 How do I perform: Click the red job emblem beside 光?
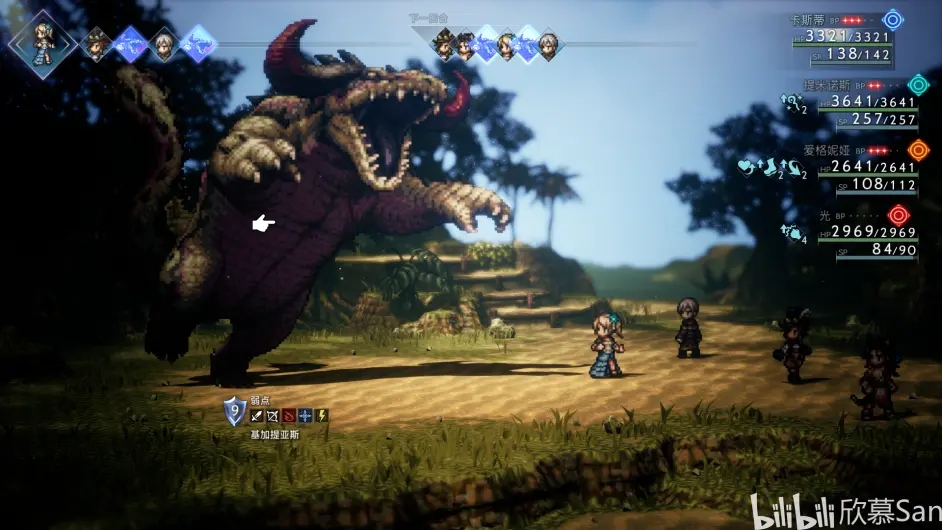[897, 215]
